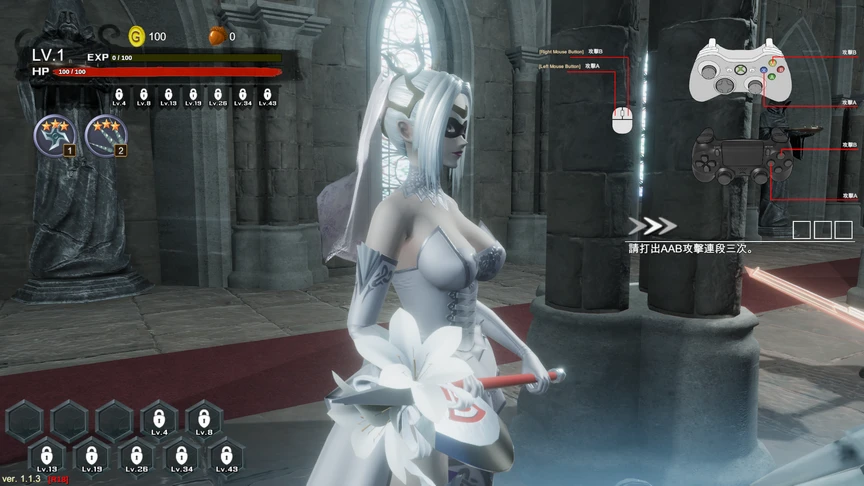Select the hexagonal Lv.19 locked slot
This screenshot has height=486, width=864.
(x=92, y=458)
